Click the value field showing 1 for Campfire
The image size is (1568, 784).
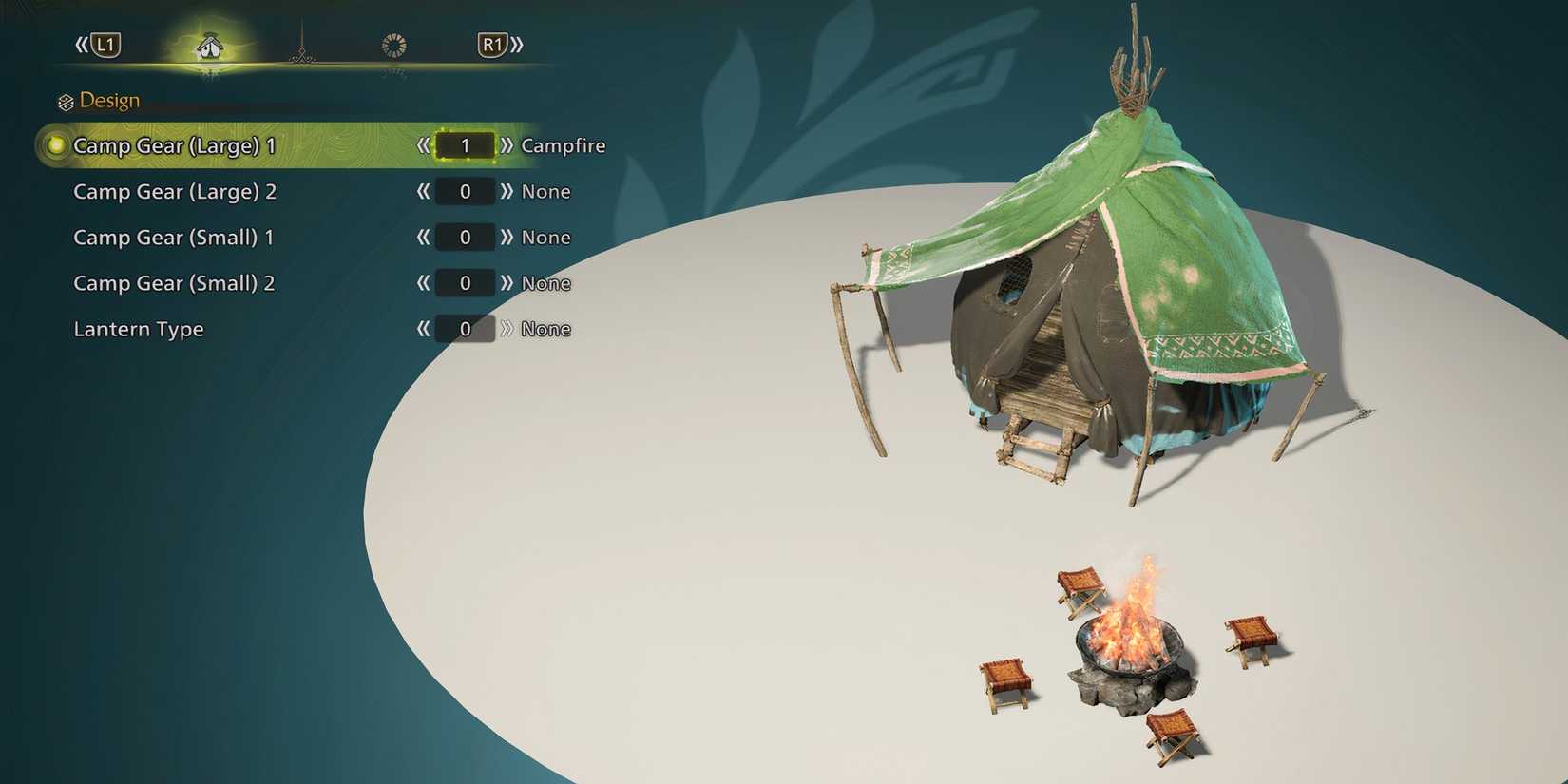465,145
